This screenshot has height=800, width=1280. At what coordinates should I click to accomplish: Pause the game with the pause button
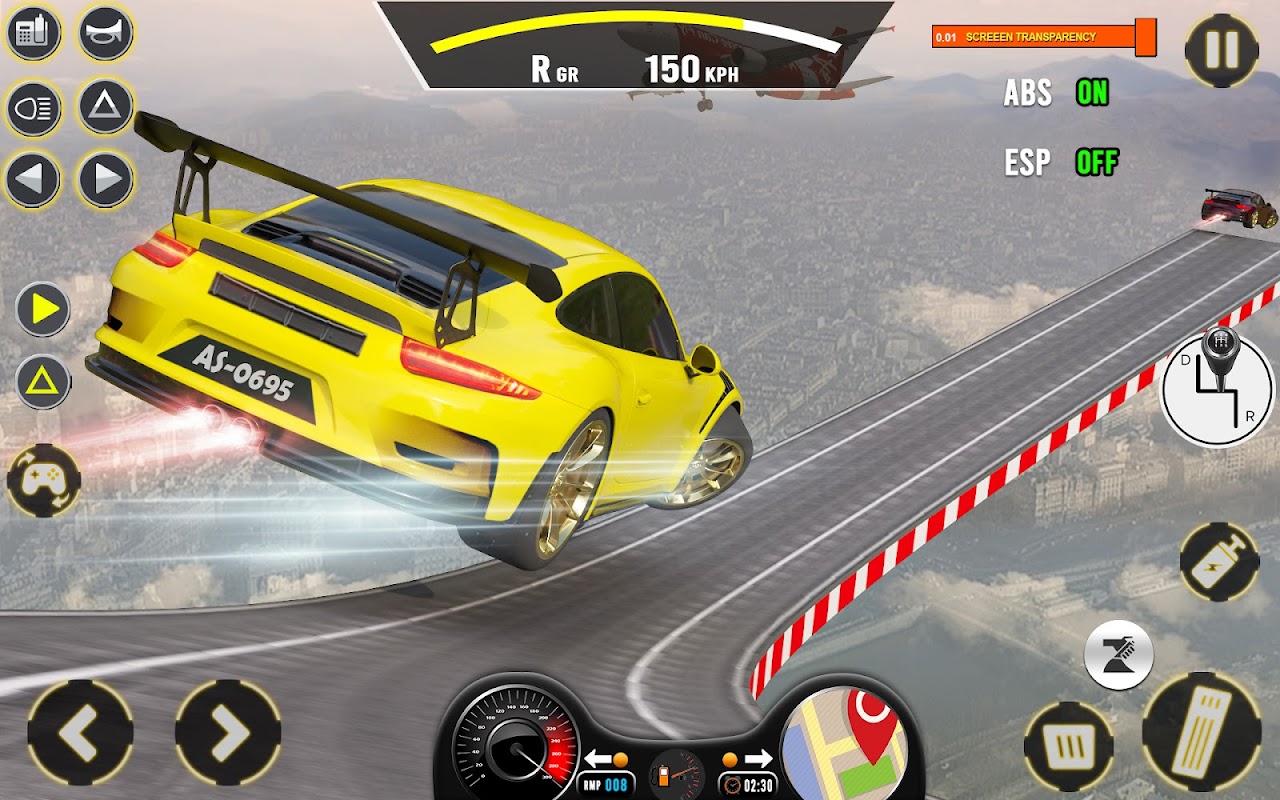(1221, 50)
